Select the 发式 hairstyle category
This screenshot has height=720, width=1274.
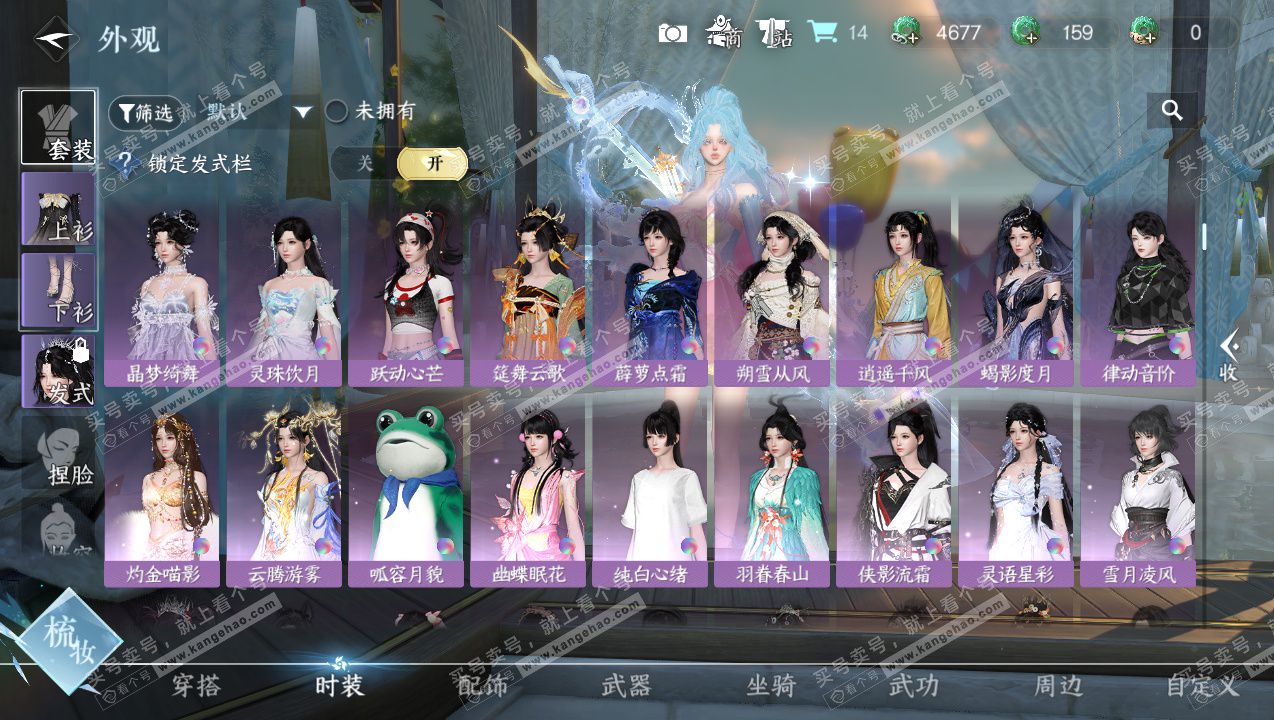pos(59,371)
